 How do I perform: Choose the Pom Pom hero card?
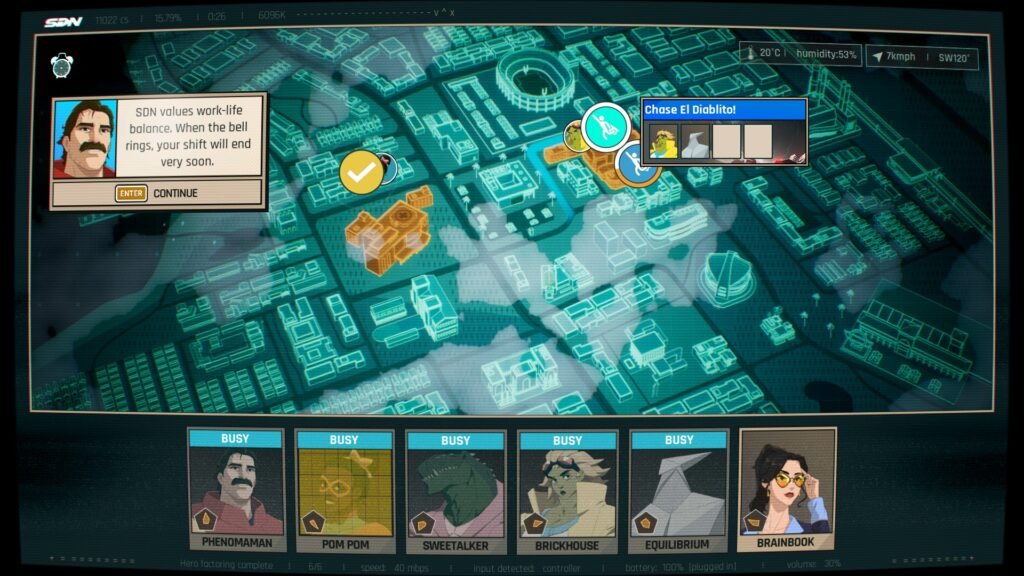[344, 491]
